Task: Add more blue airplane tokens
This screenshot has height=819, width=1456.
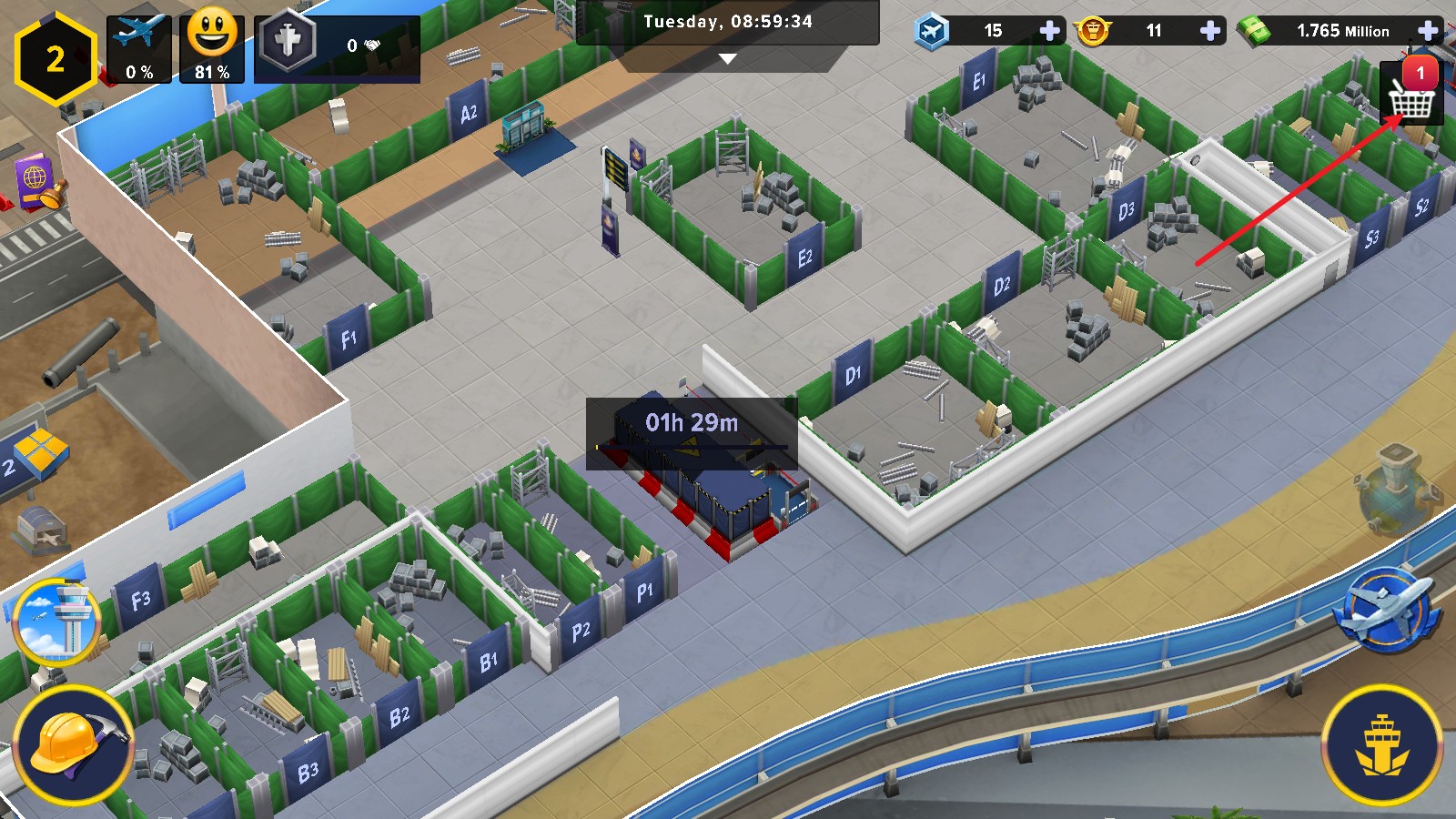Action: (x=1049, y=31)
